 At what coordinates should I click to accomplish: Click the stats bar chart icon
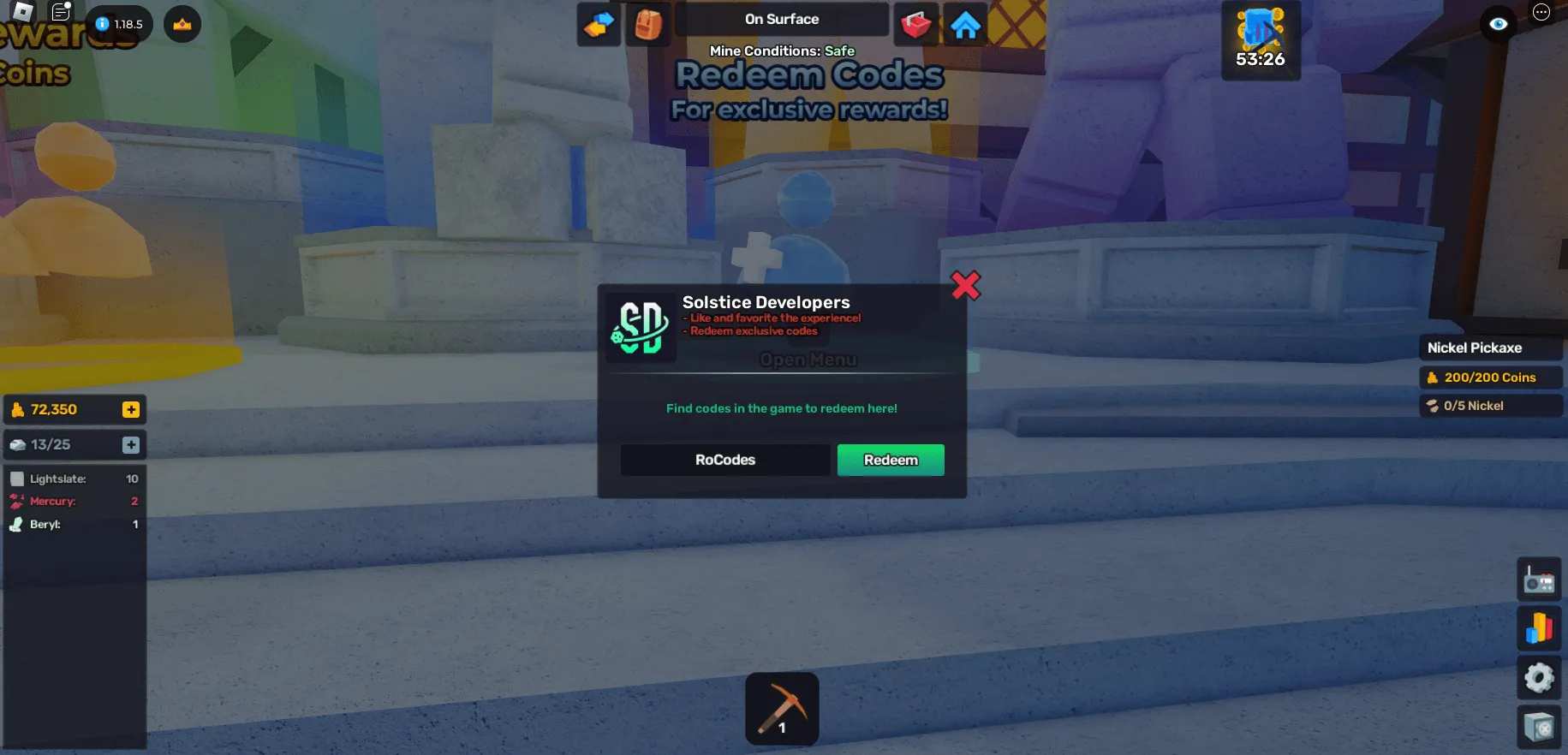[1539, 628]
